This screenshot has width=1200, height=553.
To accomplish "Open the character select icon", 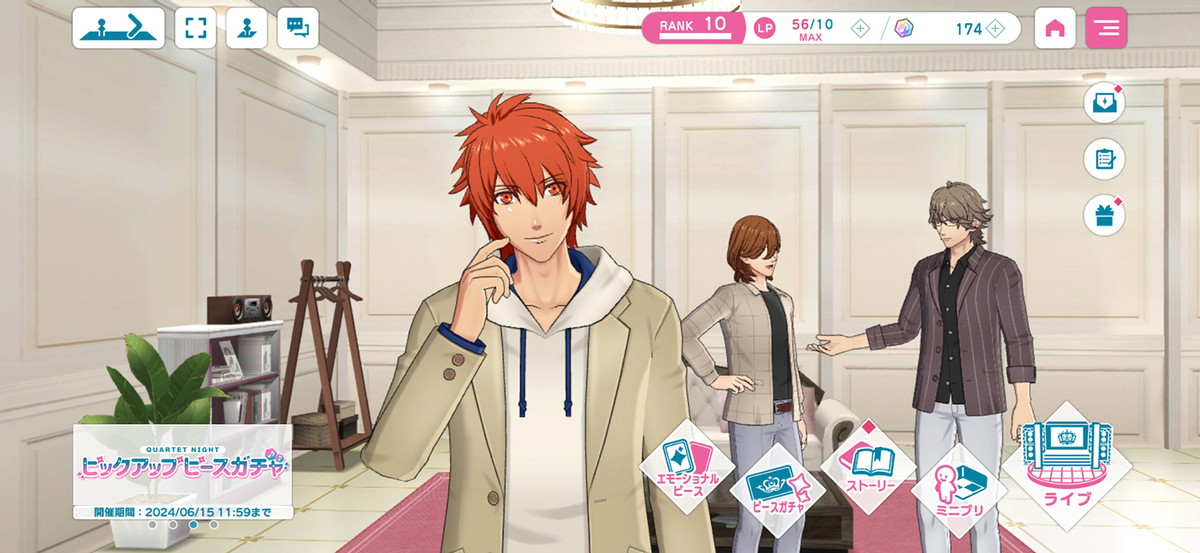I will (246, 28).
